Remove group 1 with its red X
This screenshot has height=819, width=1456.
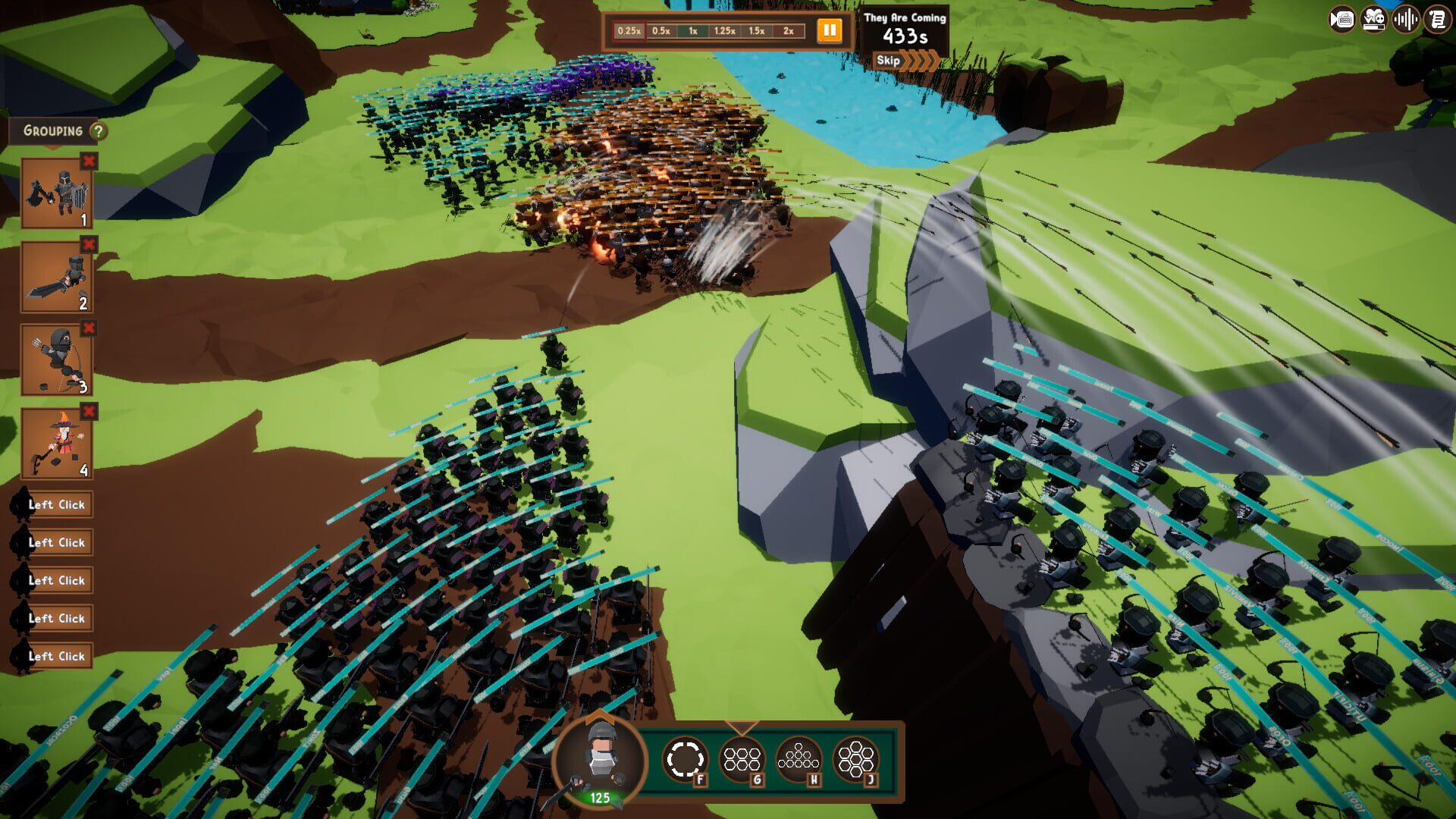[x=89, y=161]
